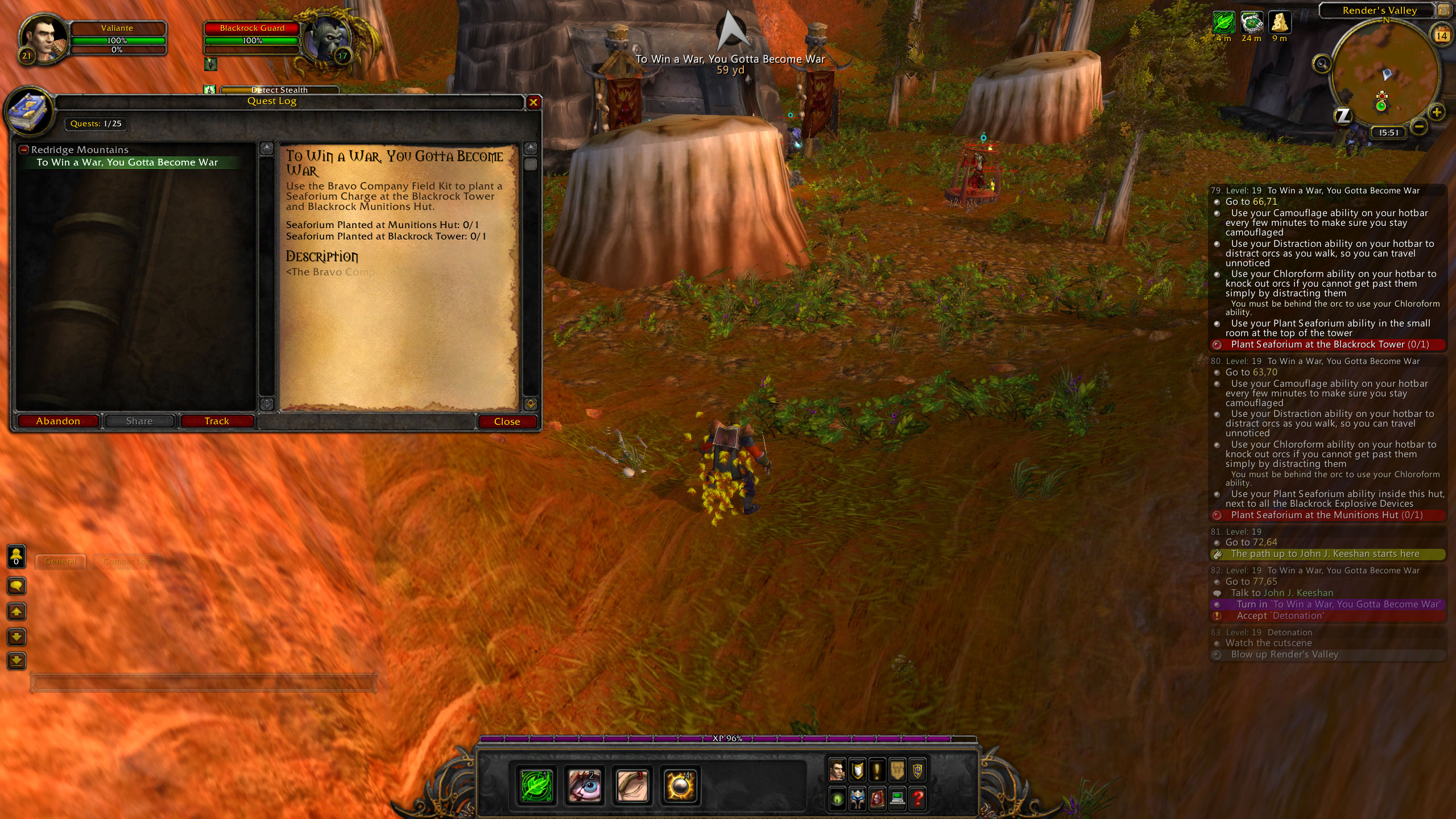Viewport: 1456px width, 819px height.
Task: Select the General chat tab
Action: [x=60, y=561]
